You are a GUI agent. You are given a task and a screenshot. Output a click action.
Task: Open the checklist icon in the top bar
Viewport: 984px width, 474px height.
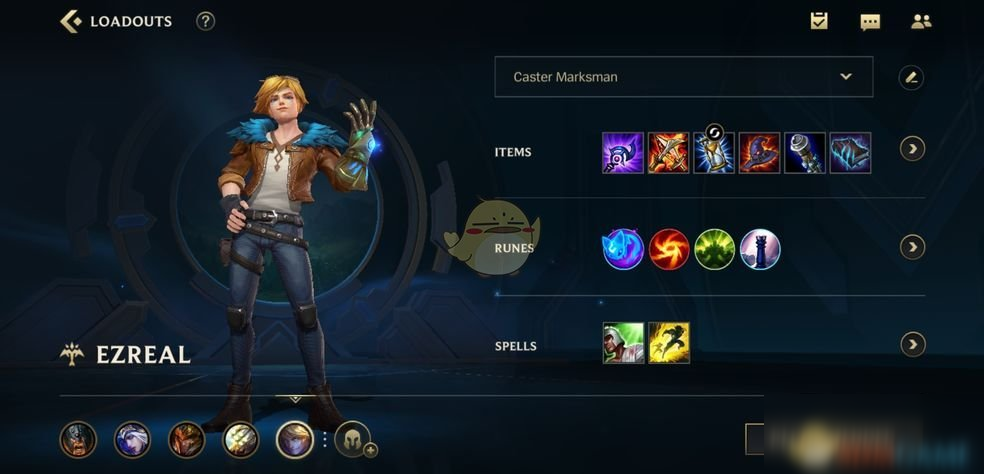[x=819, y=21]
